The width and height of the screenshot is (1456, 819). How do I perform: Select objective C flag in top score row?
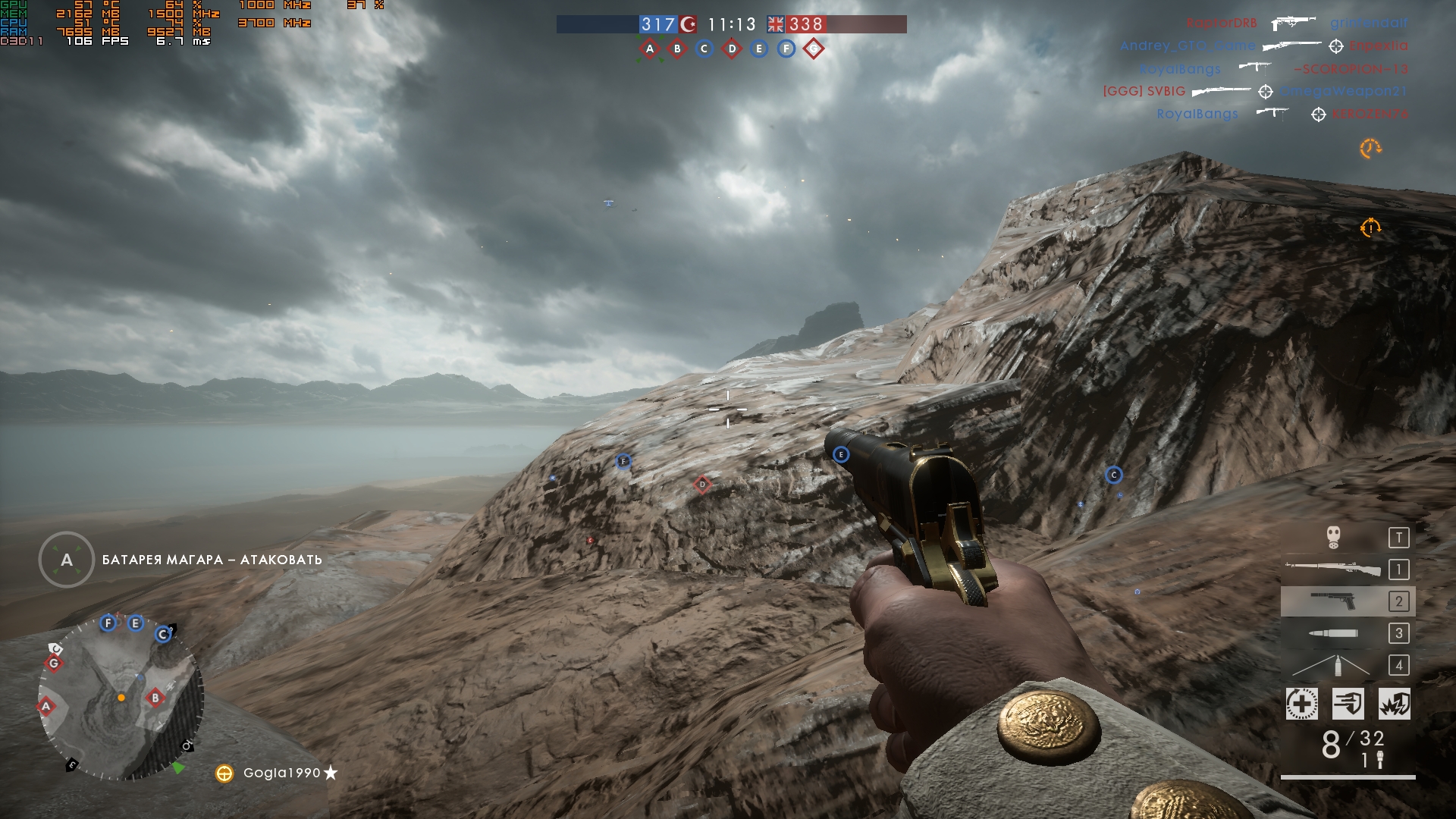[x=704, y=49]
